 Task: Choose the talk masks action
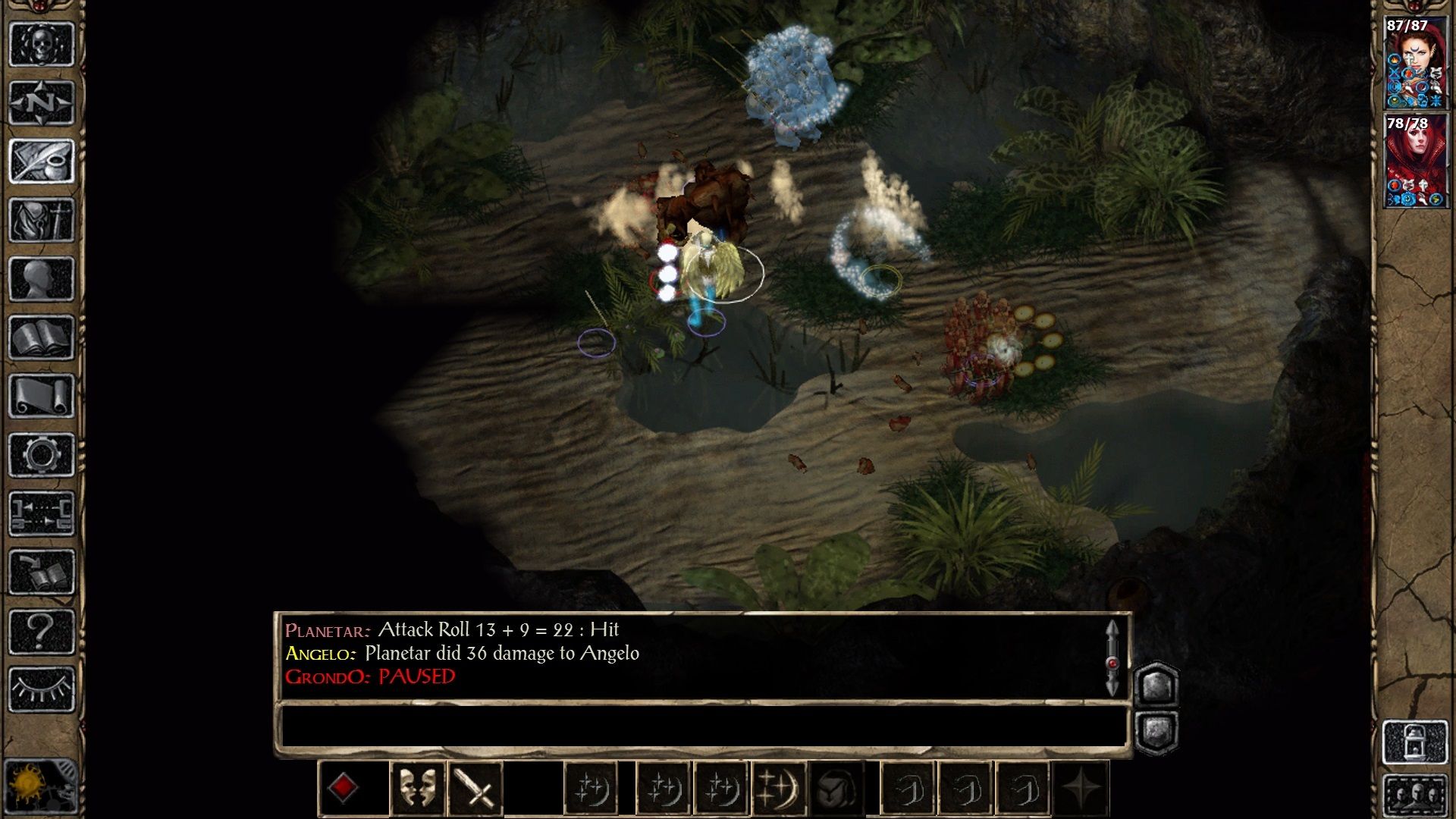pos(417,789)
